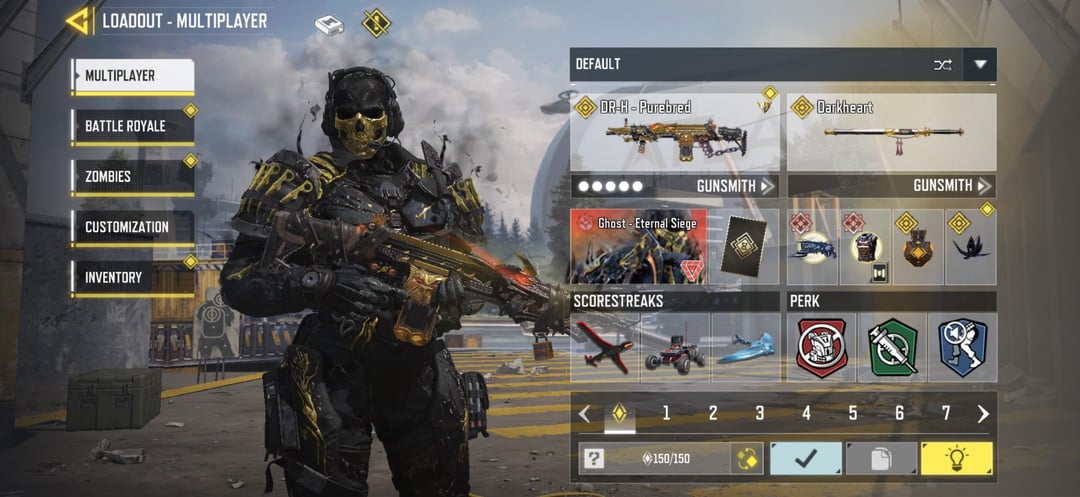Select the Multiplayer loadout tab

pyautogui.click(x=132, y=76)
